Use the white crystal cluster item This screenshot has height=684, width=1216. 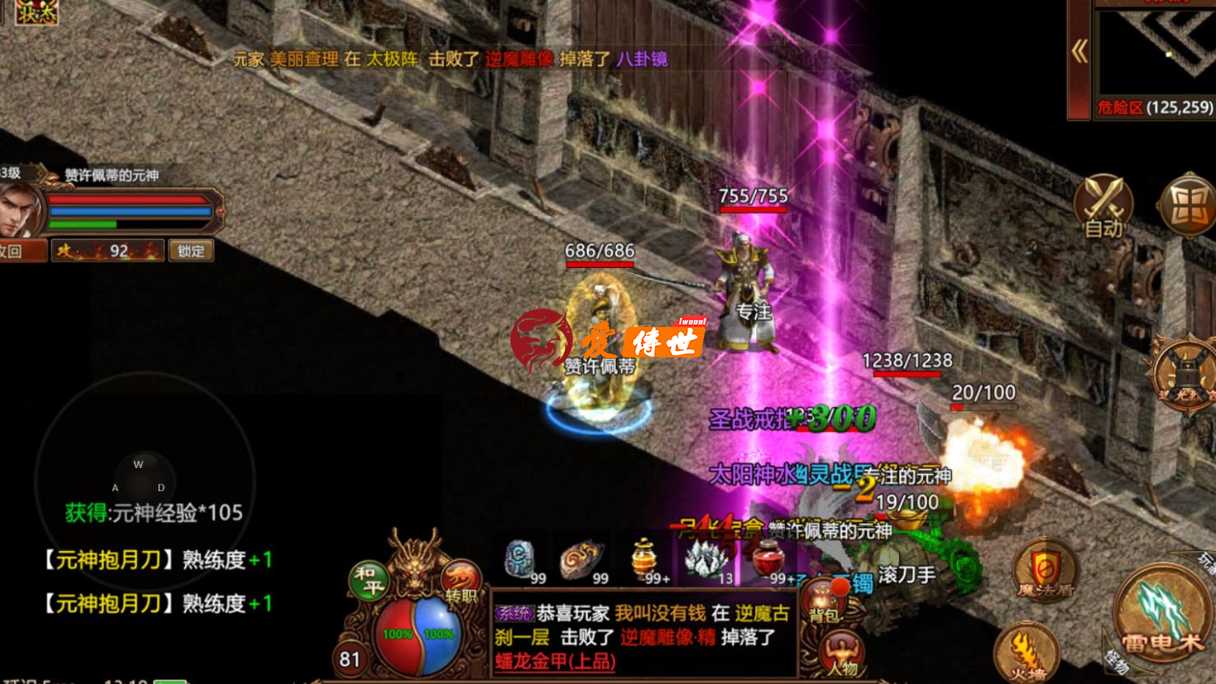click(x=707, y=560)
